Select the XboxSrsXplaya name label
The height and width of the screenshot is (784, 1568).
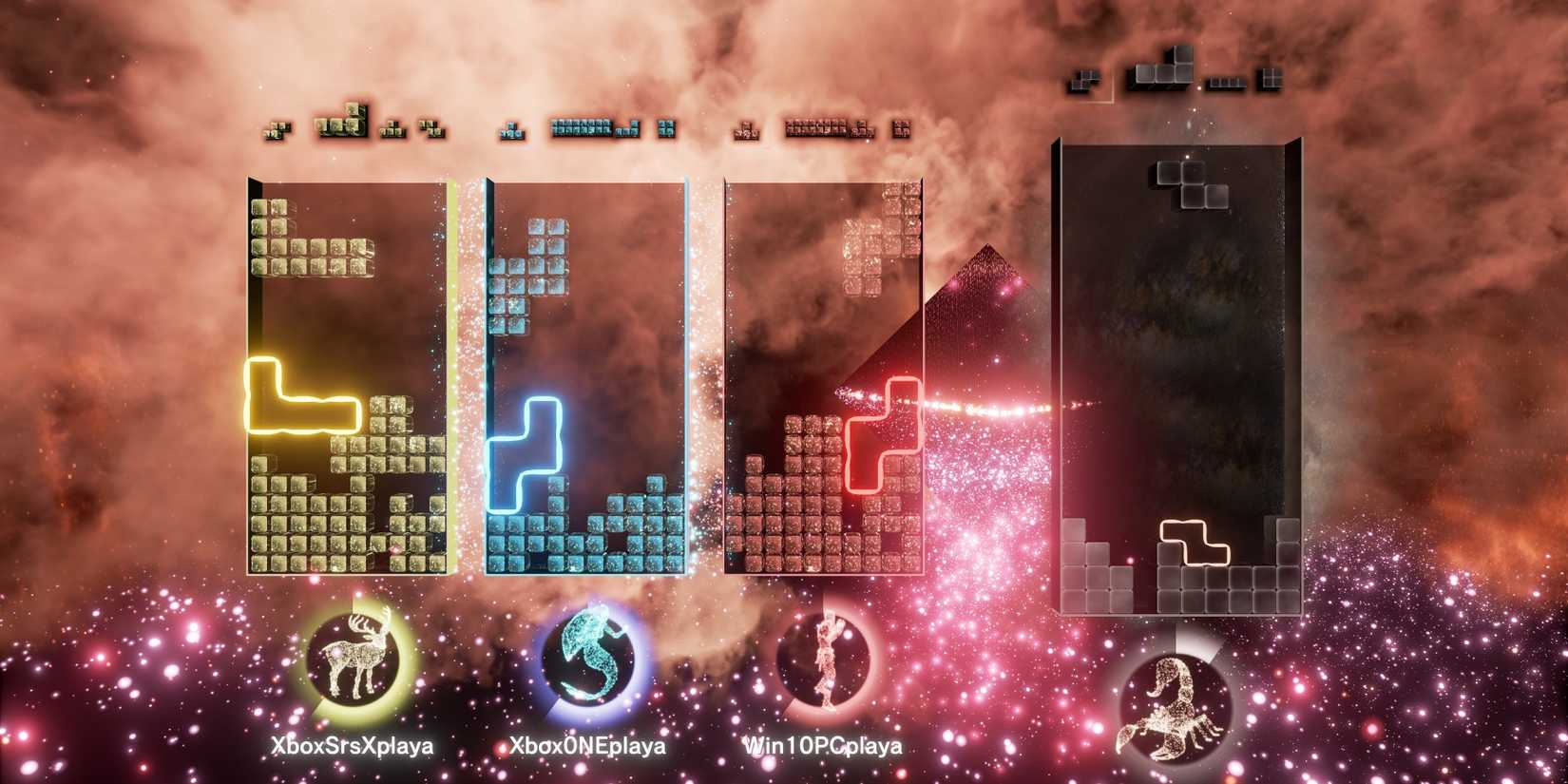coord(352,747)
